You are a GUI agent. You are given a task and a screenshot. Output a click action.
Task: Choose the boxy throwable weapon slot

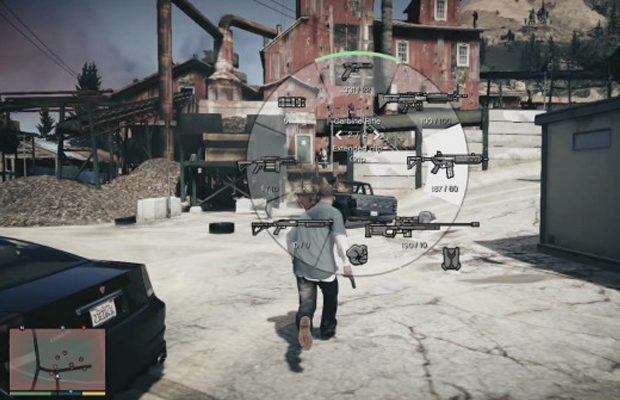pos(292,102)
